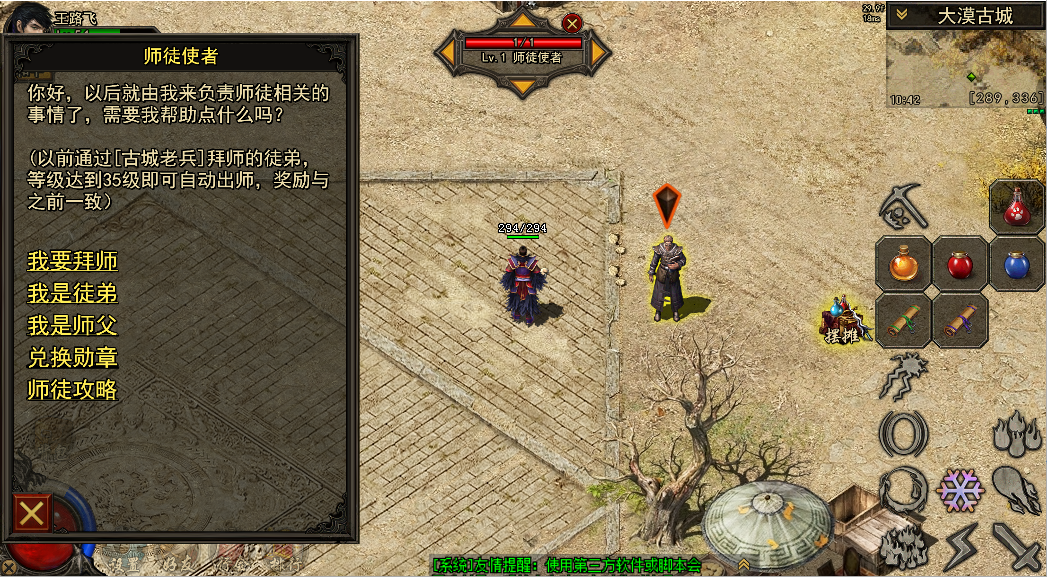The image size is (1047, 577).
Task: Activate the sword attack skill
Action: pos(1017,546)
